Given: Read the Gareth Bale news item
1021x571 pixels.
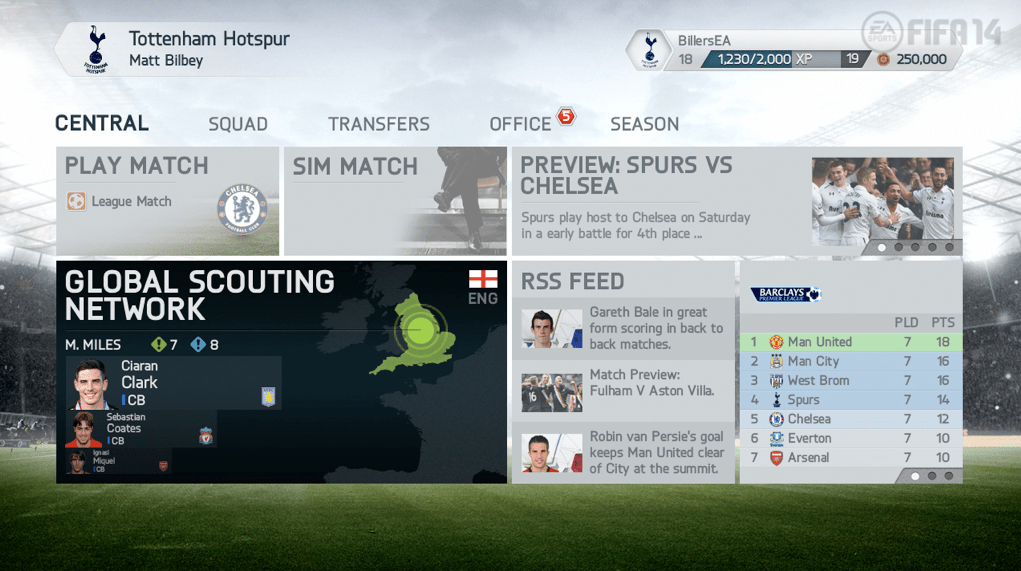Looking at the screenshot, I should [623, 328].
